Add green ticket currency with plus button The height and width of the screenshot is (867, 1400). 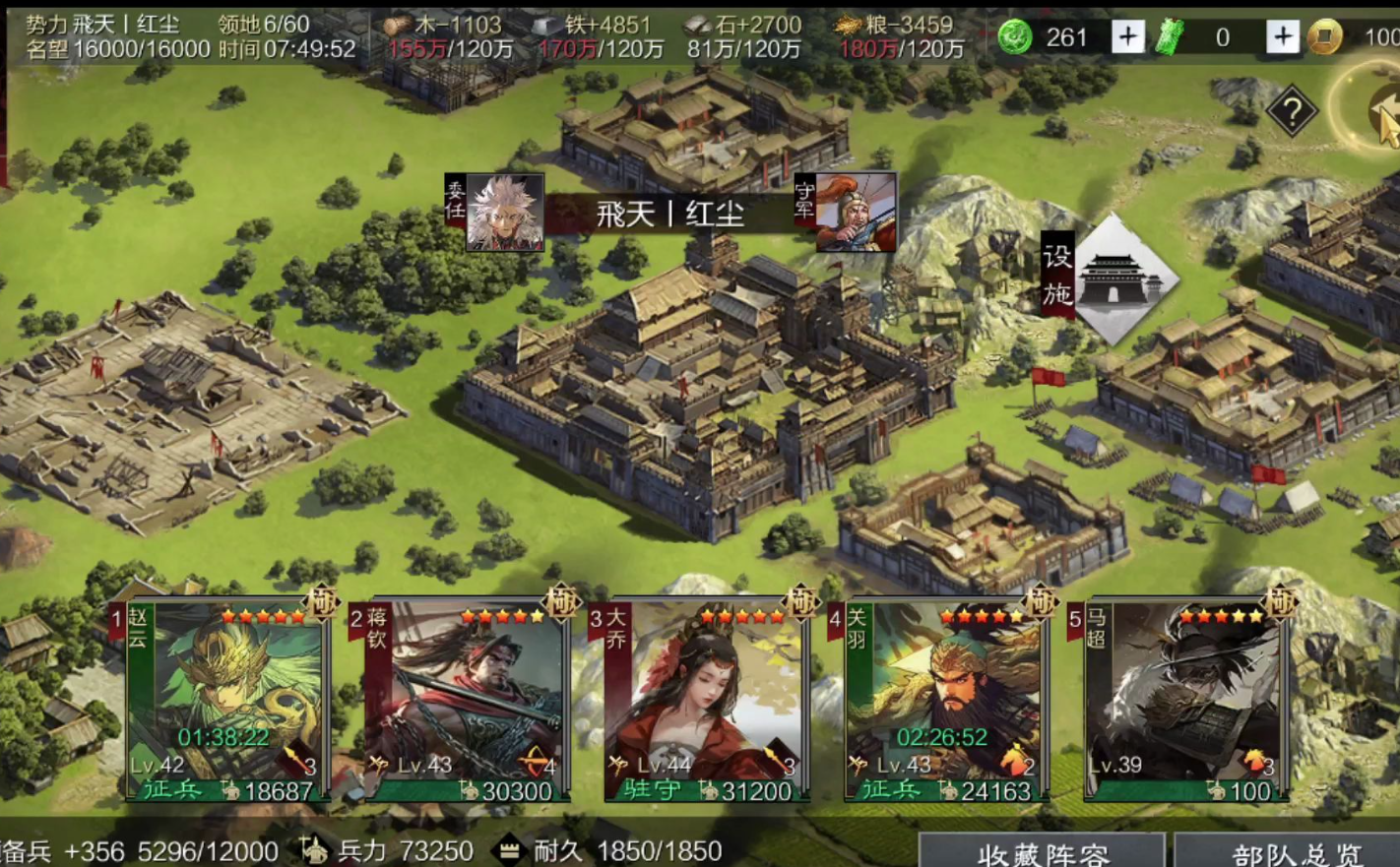point(1282,37)
